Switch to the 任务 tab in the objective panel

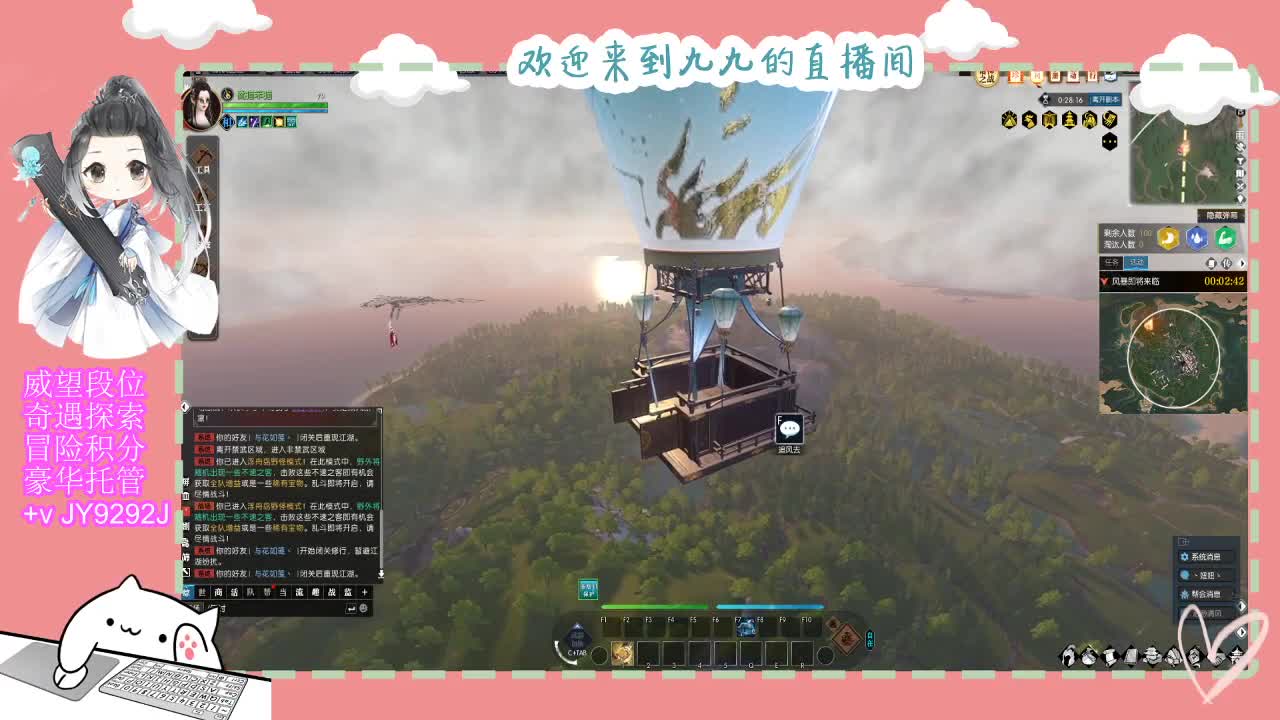tap(1111, 263)
